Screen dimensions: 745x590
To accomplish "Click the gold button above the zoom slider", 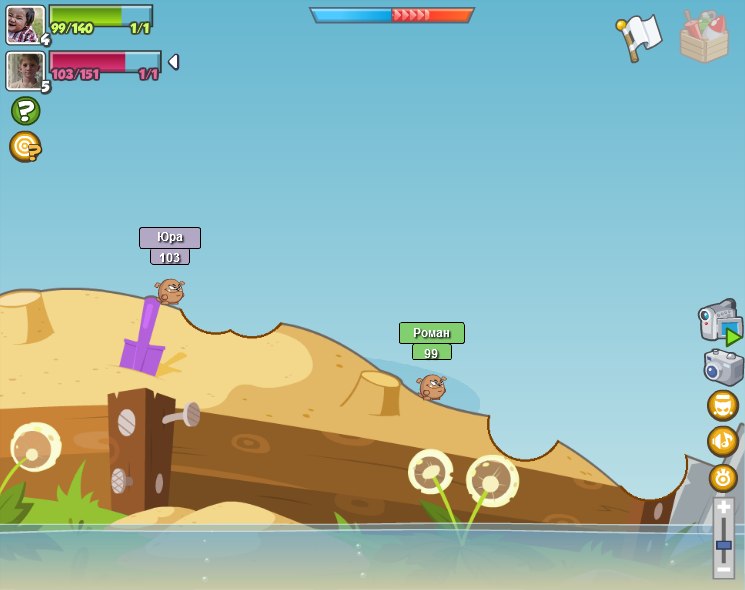I will pyautogui.click(x=723, y=477).
